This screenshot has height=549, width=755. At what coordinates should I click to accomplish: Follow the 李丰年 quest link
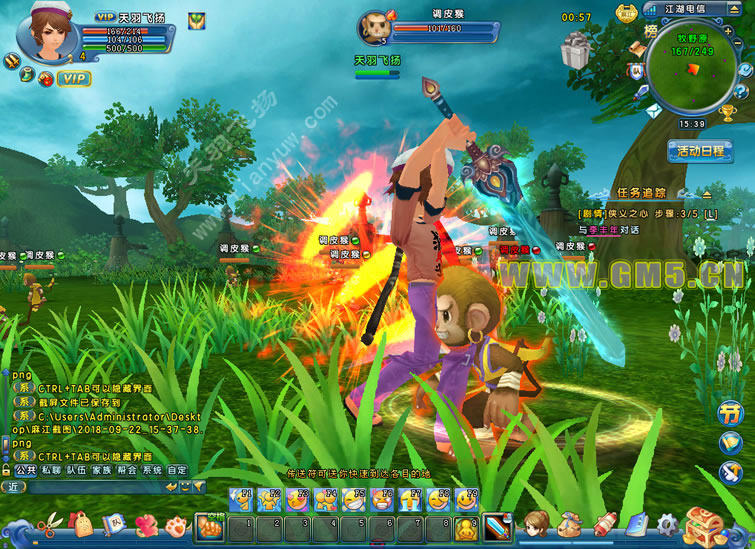click(x=606, y=229)
